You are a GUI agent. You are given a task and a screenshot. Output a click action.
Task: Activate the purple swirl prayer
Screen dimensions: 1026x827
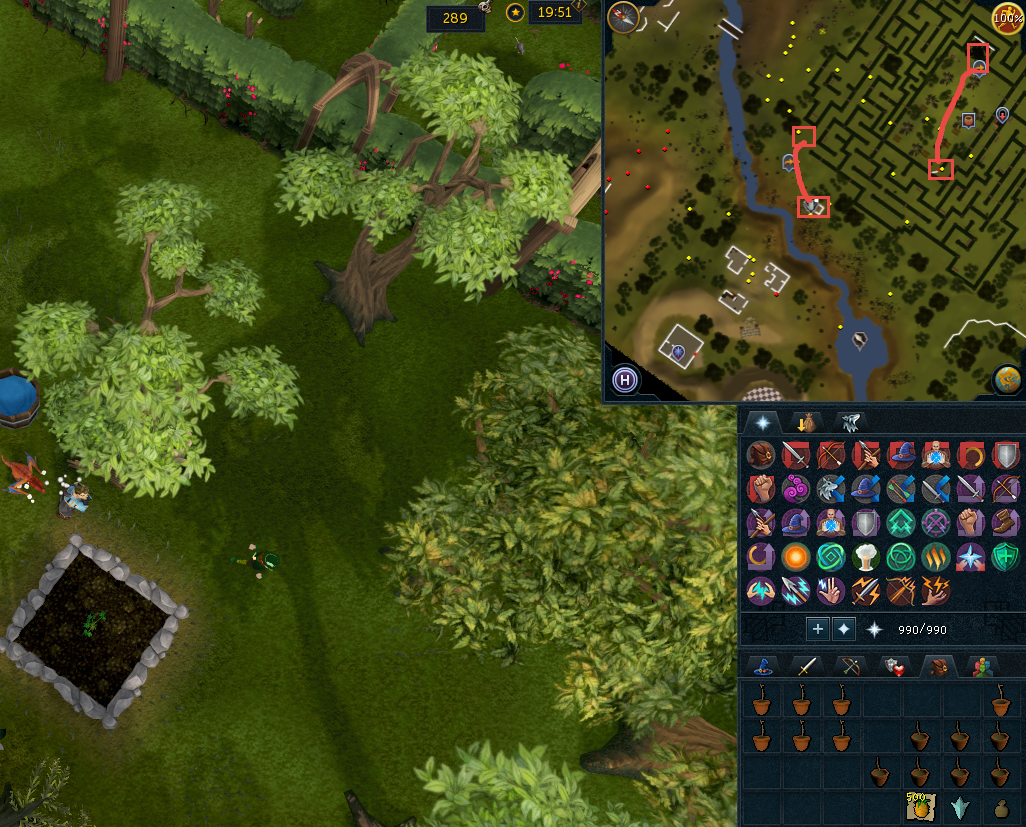(x=796, y=489)
